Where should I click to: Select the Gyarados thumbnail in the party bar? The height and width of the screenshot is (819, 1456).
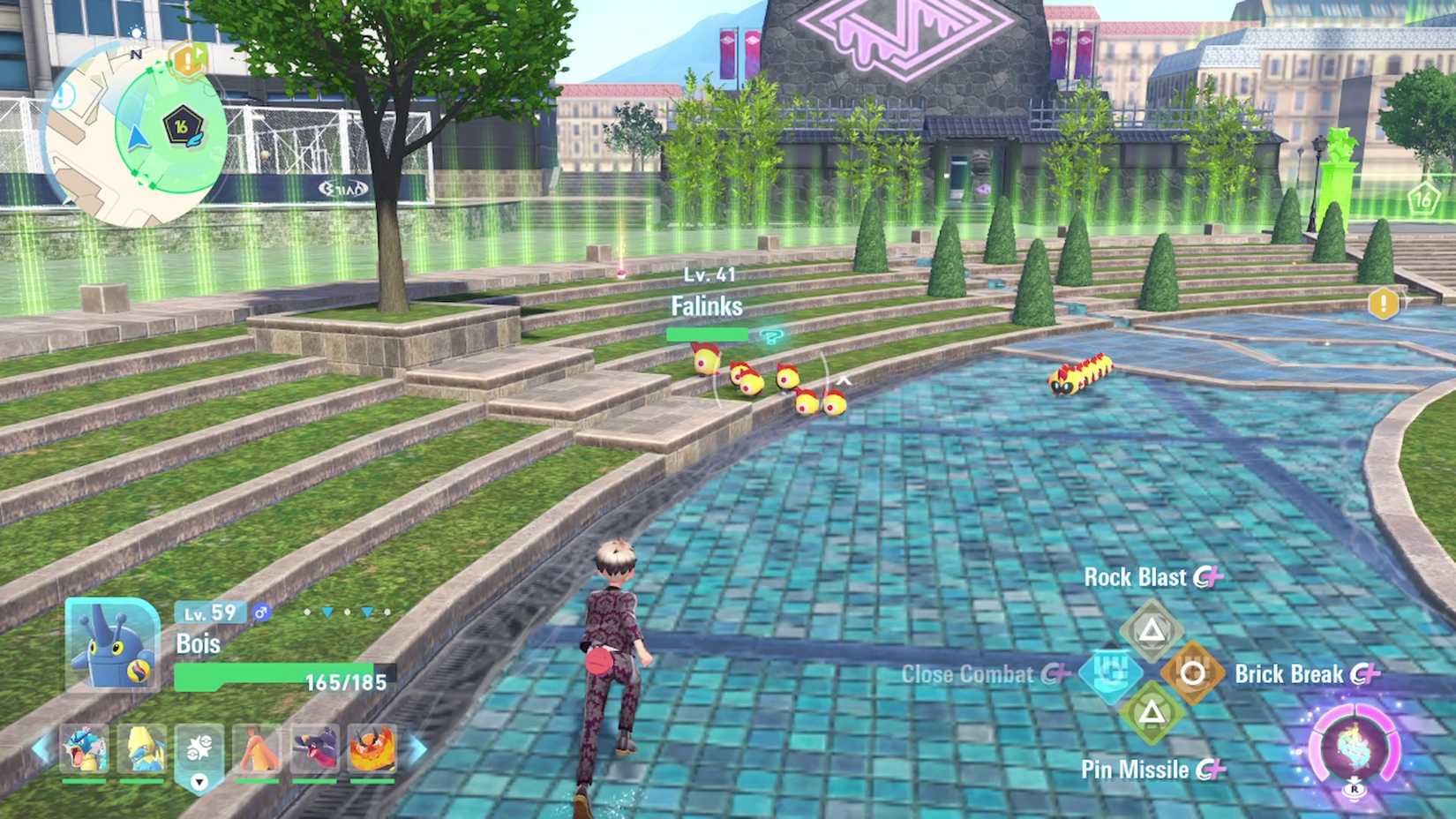tap(82, 748)
